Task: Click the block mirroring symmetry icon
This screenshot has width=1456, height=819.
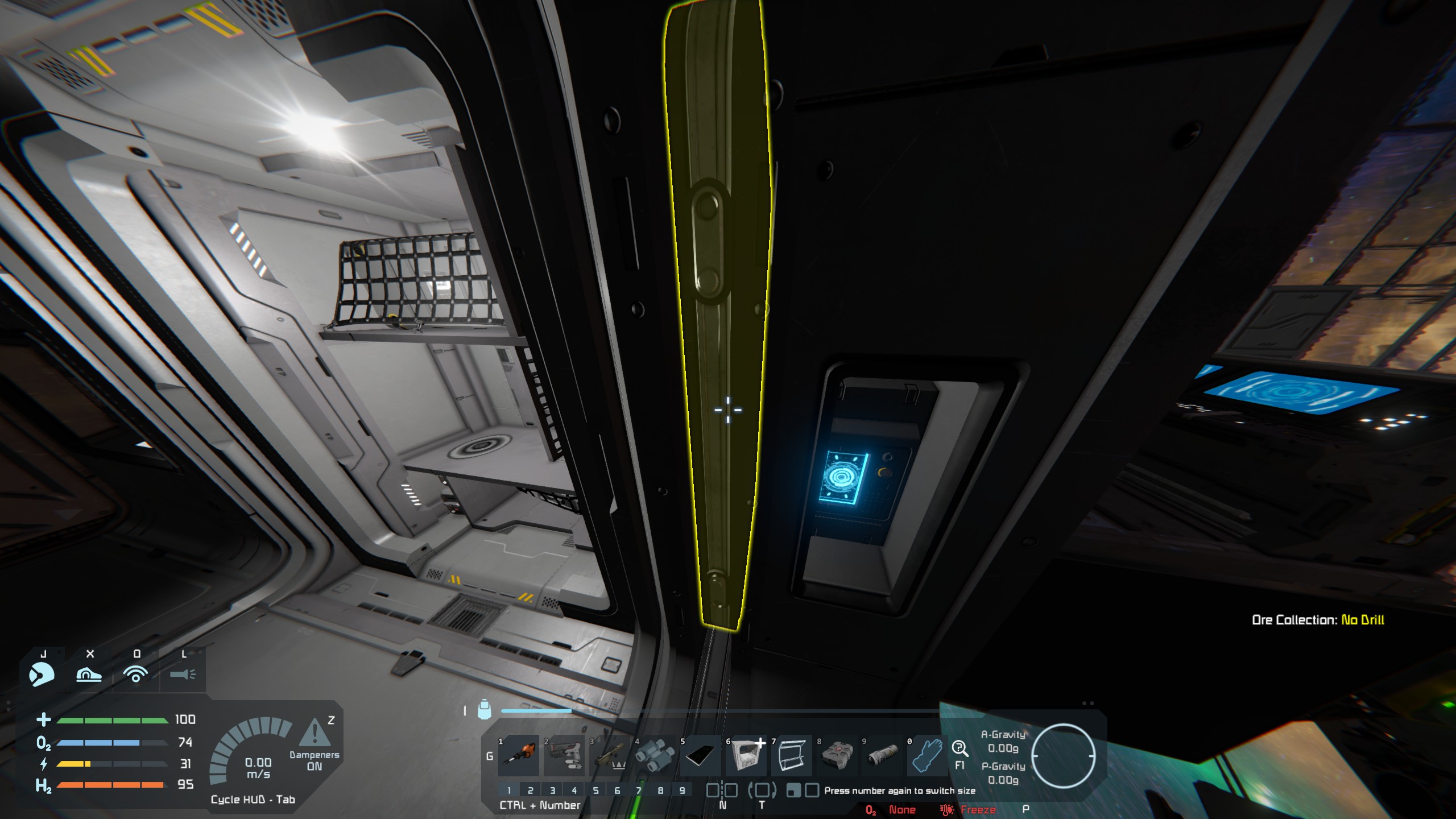Action: click(722, 791)
